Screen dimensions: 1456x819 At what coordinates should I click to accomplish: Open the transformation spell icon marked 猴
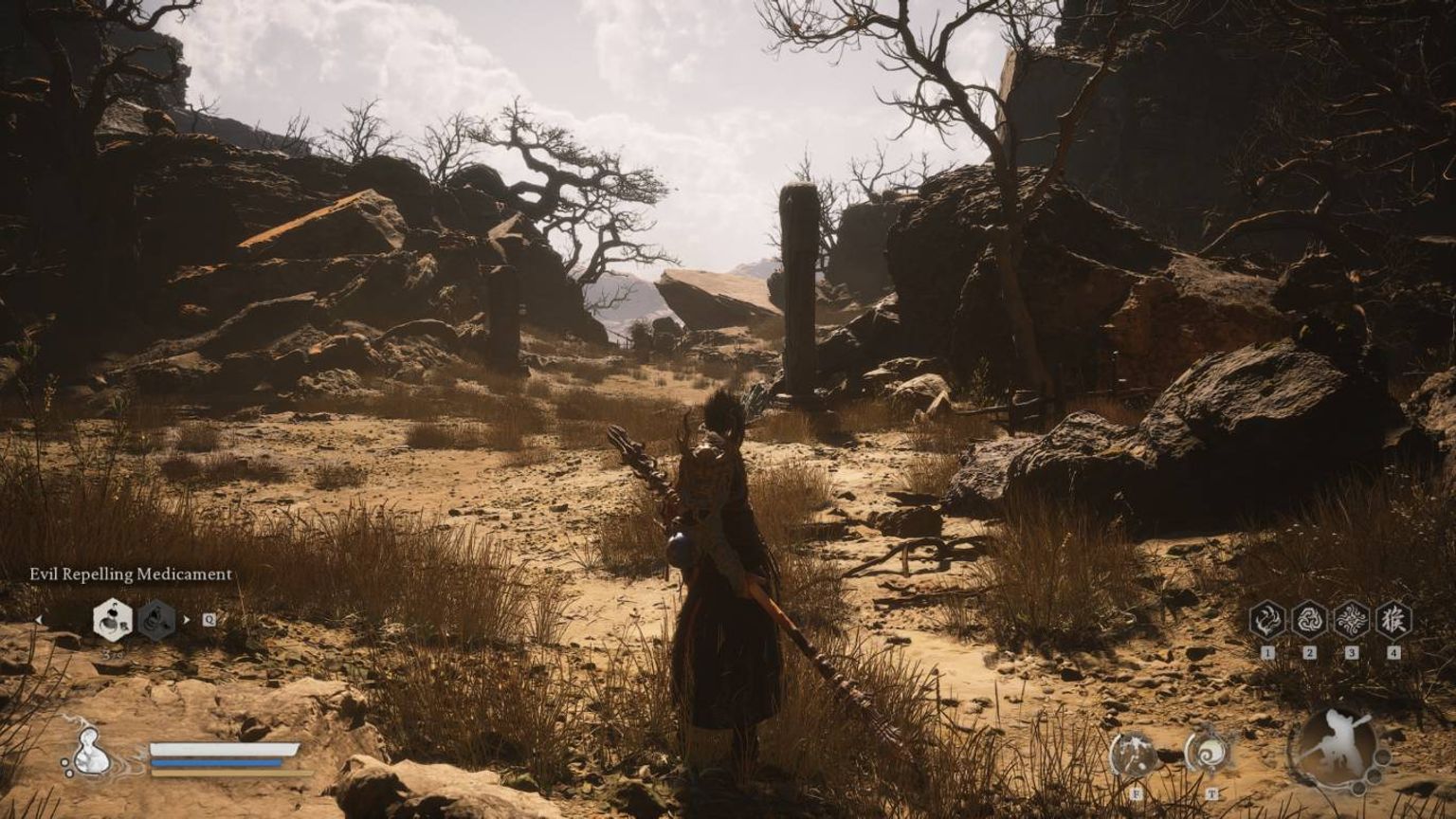(1393, 620)
